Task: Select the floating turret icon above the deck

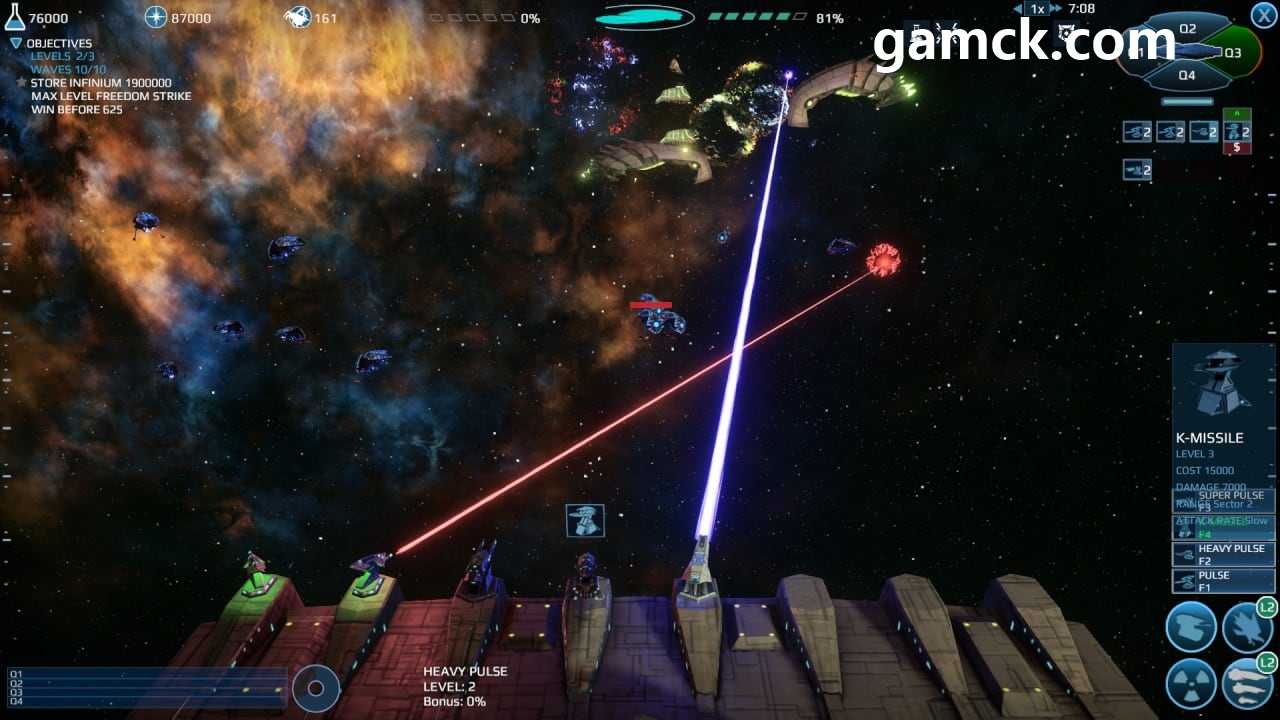Action: point(585,520)
